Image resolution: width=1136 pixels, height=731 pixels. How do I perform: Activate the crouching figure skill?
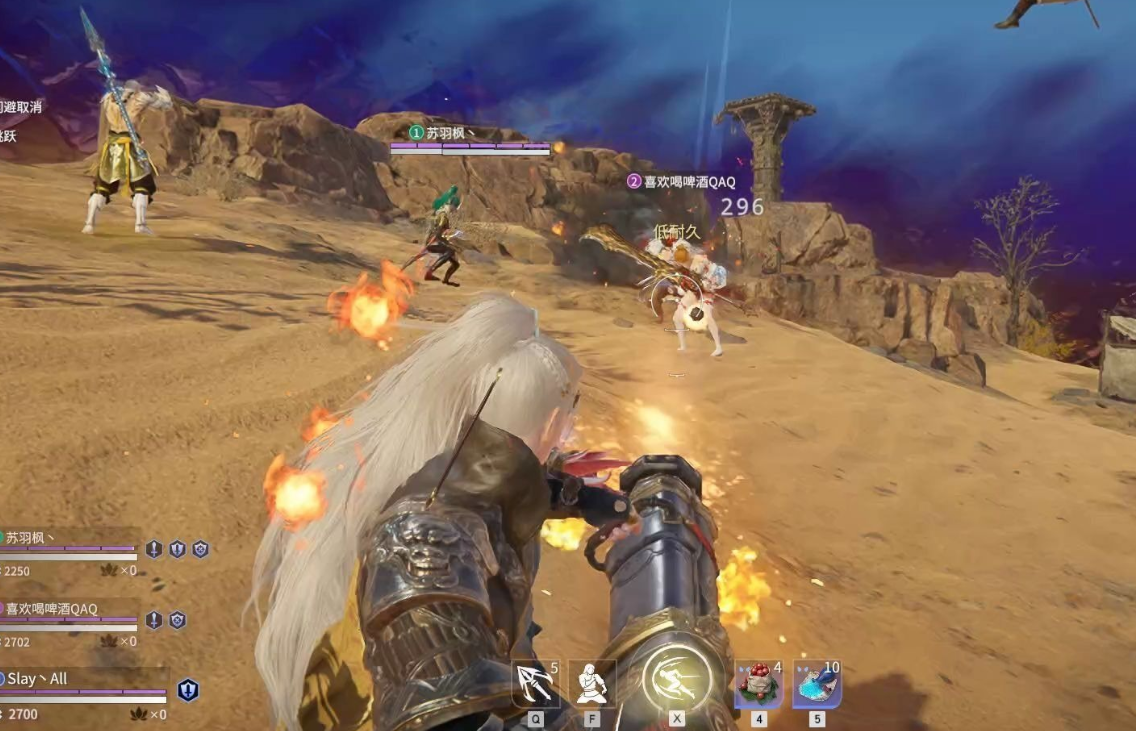click(592, 684)
